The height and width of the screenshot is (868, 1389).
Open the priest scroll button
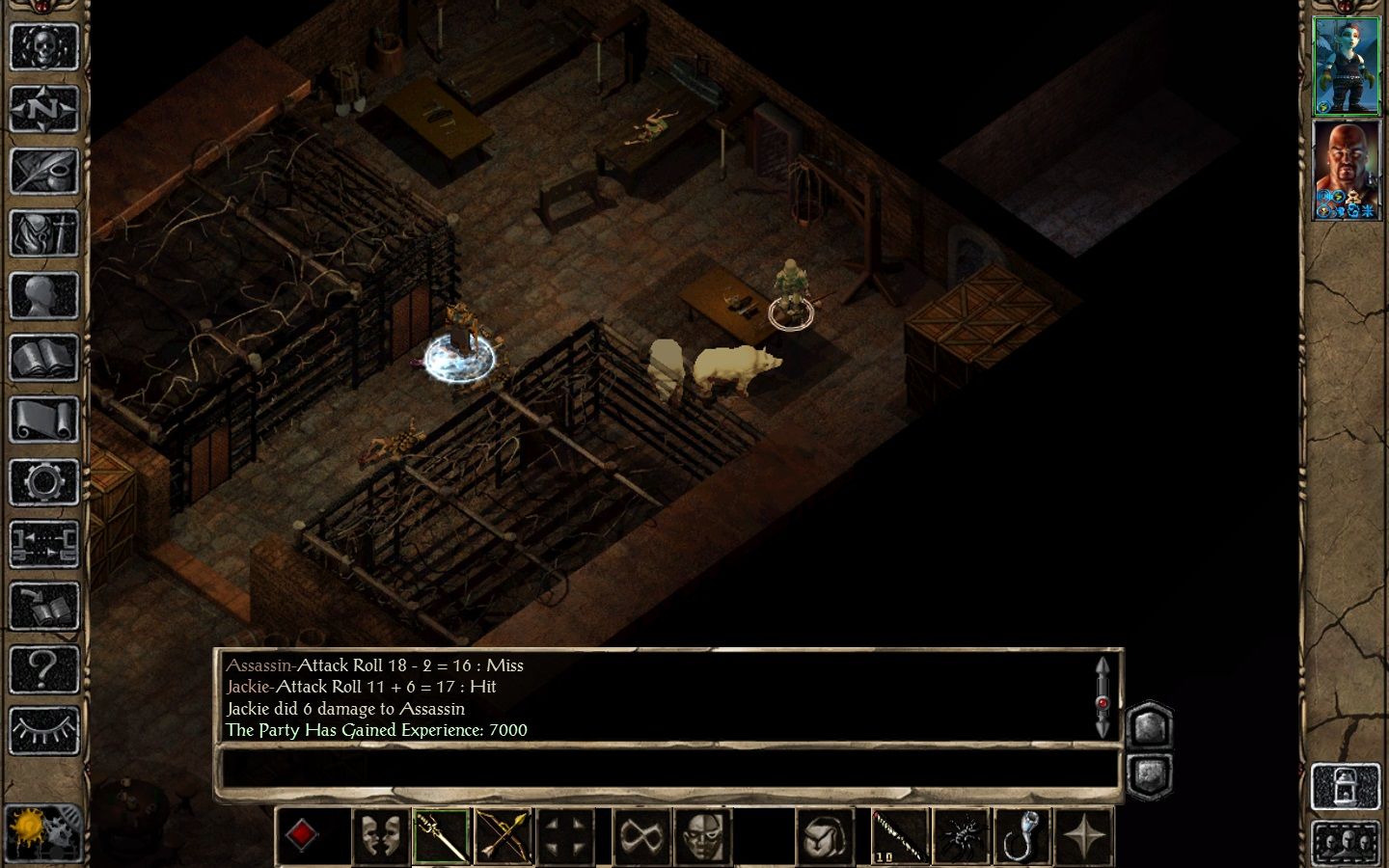tap(43, 420)
